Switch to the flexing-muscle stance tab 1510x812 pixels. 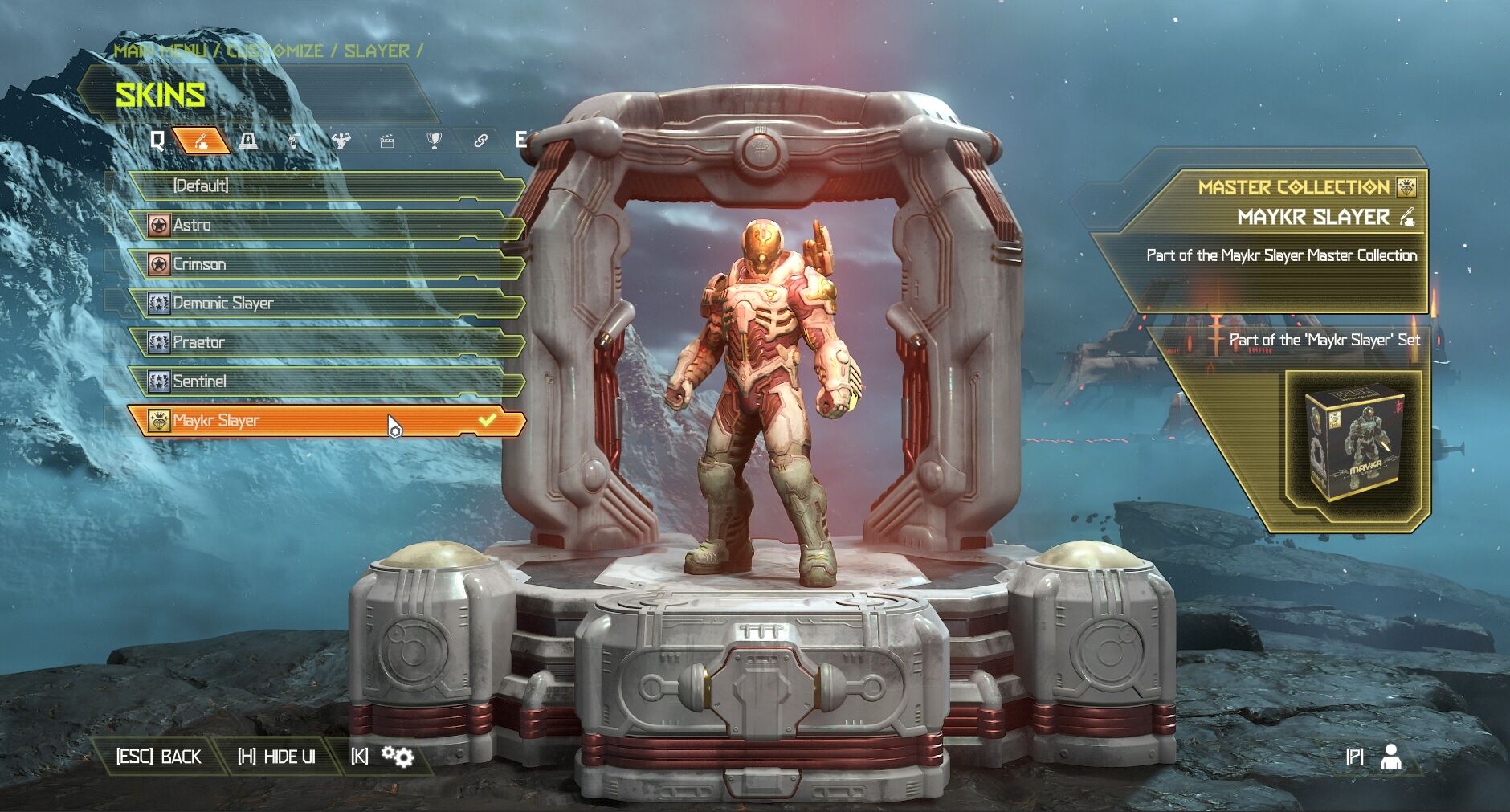[341, 141]
